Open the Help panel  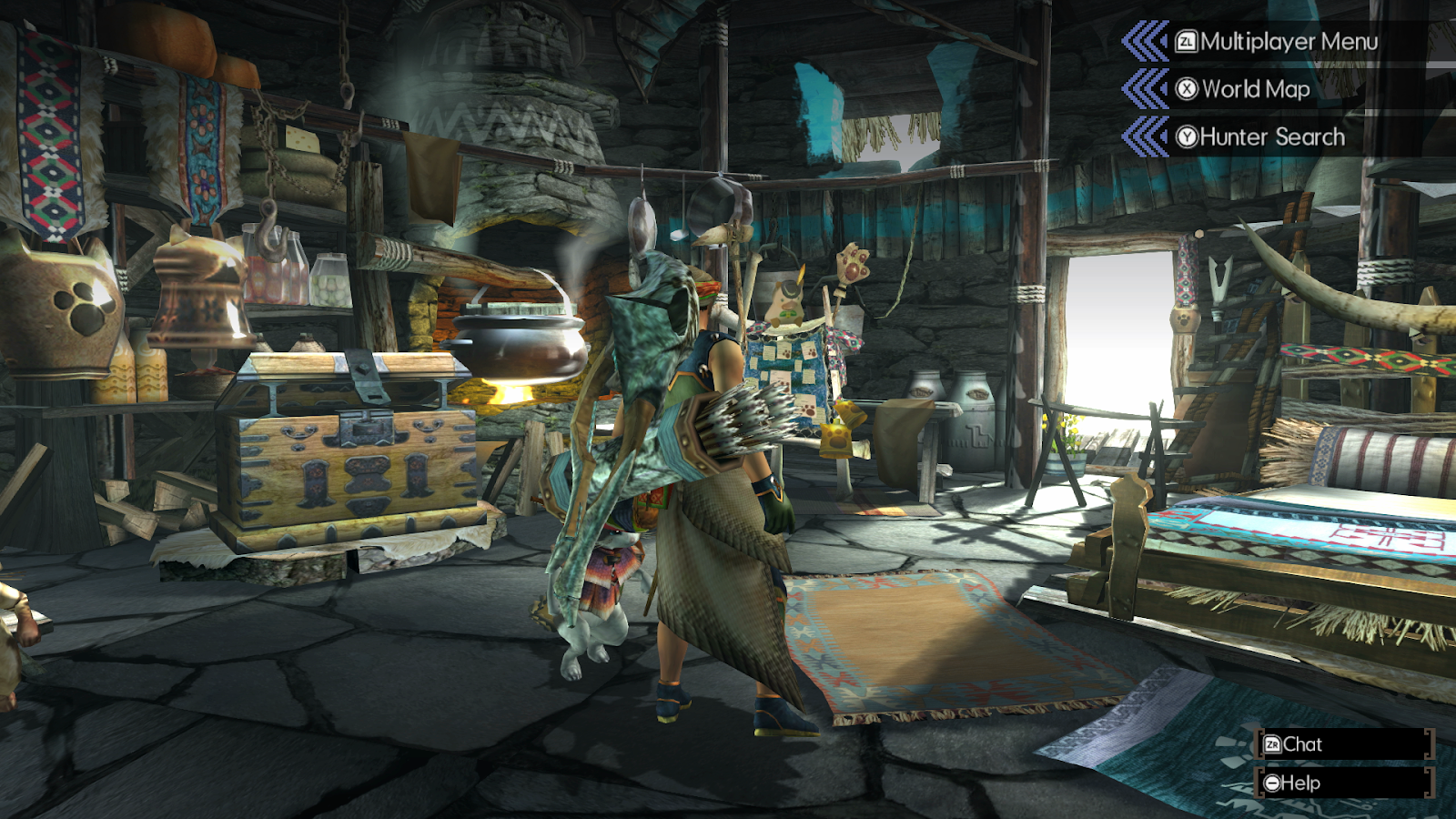click(1303, 782)
